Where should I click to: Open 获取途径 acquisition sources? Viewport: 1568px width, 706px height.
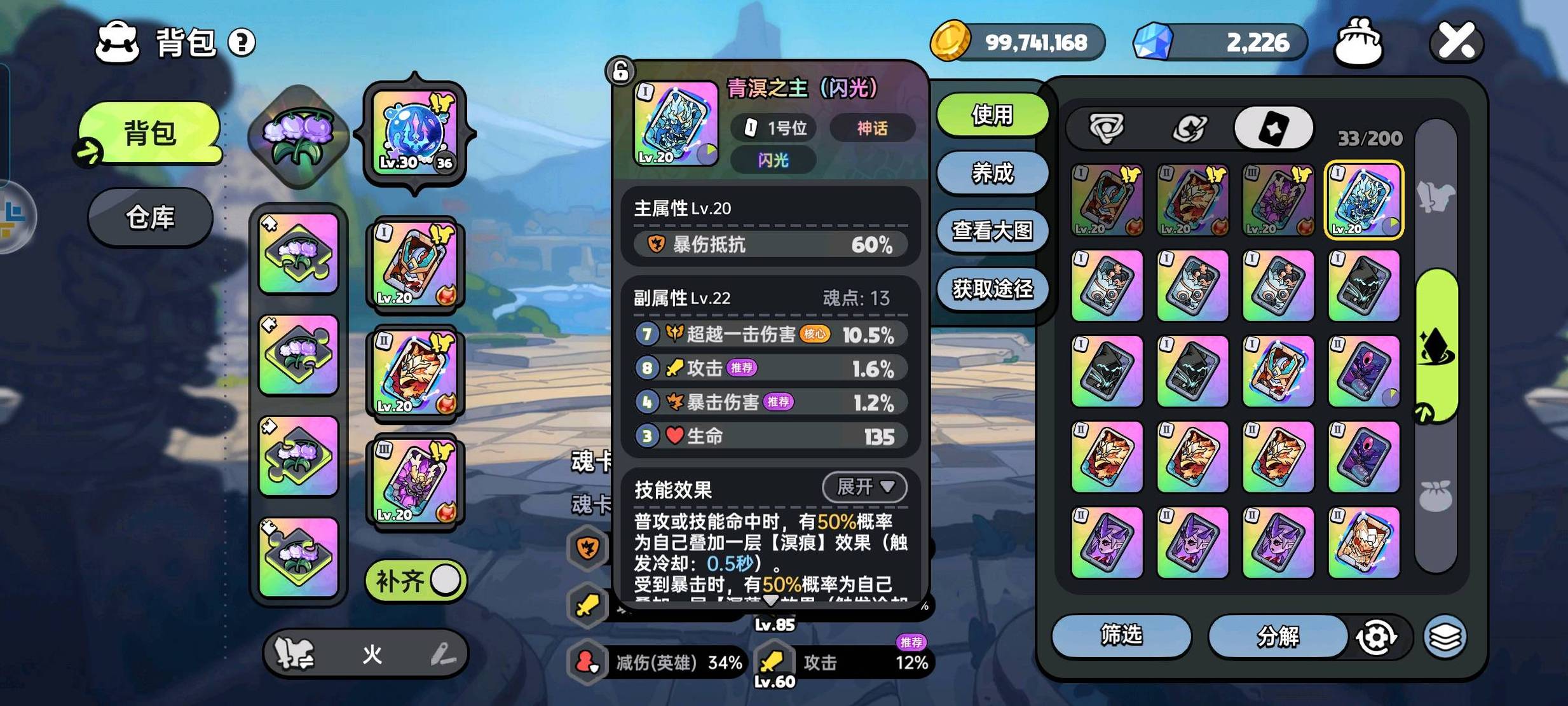pyautogui.click(x=992, y=289)
